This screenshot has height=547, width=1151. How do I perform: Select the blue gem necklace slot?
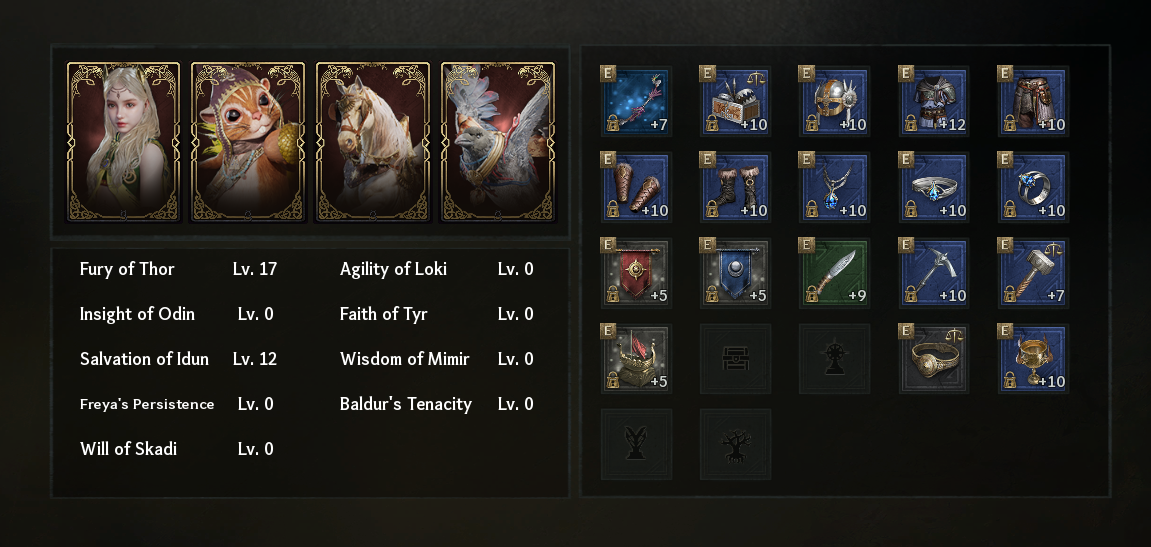click(x=835, y=187)
